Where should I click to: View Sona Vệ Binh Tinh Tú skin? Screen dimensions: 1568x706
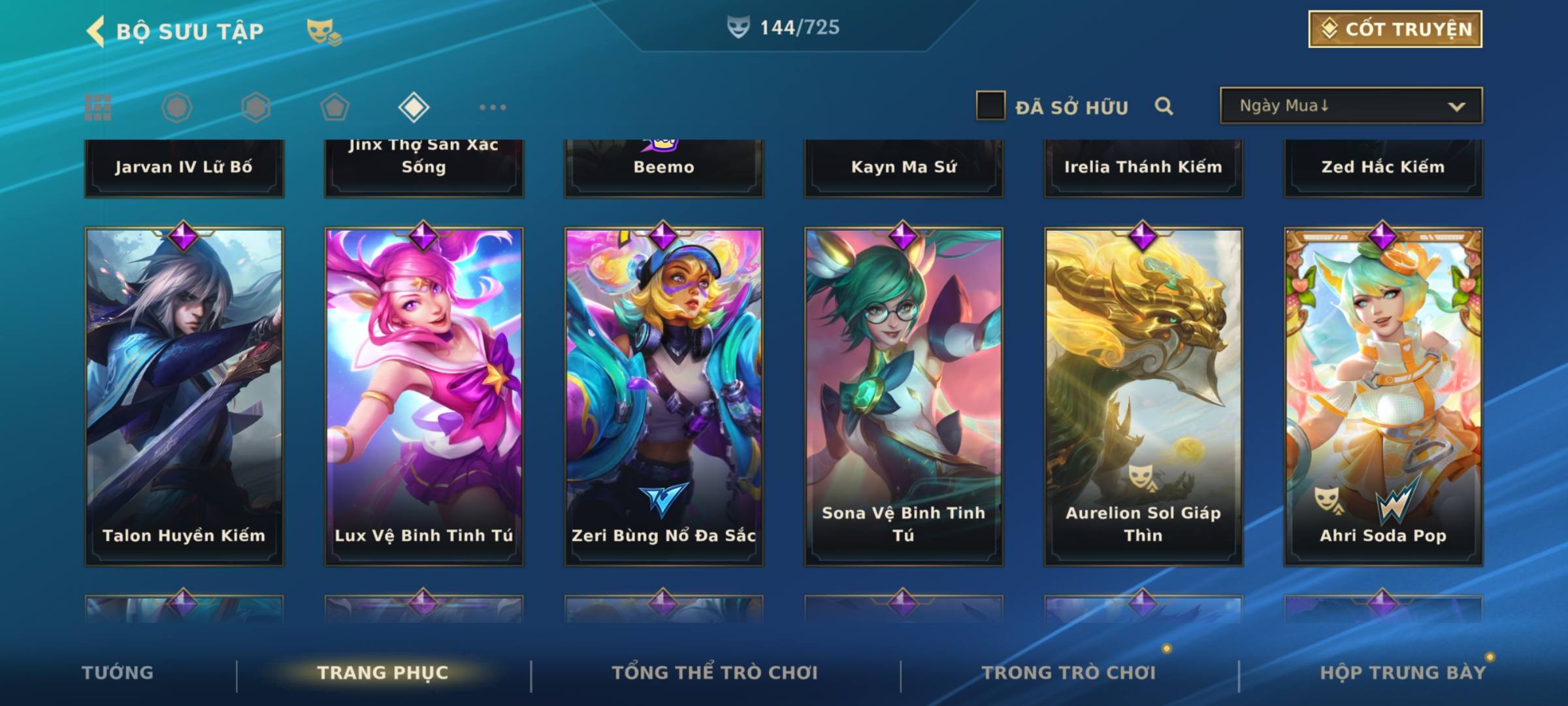pyautogui.click(x=904, y=396)
